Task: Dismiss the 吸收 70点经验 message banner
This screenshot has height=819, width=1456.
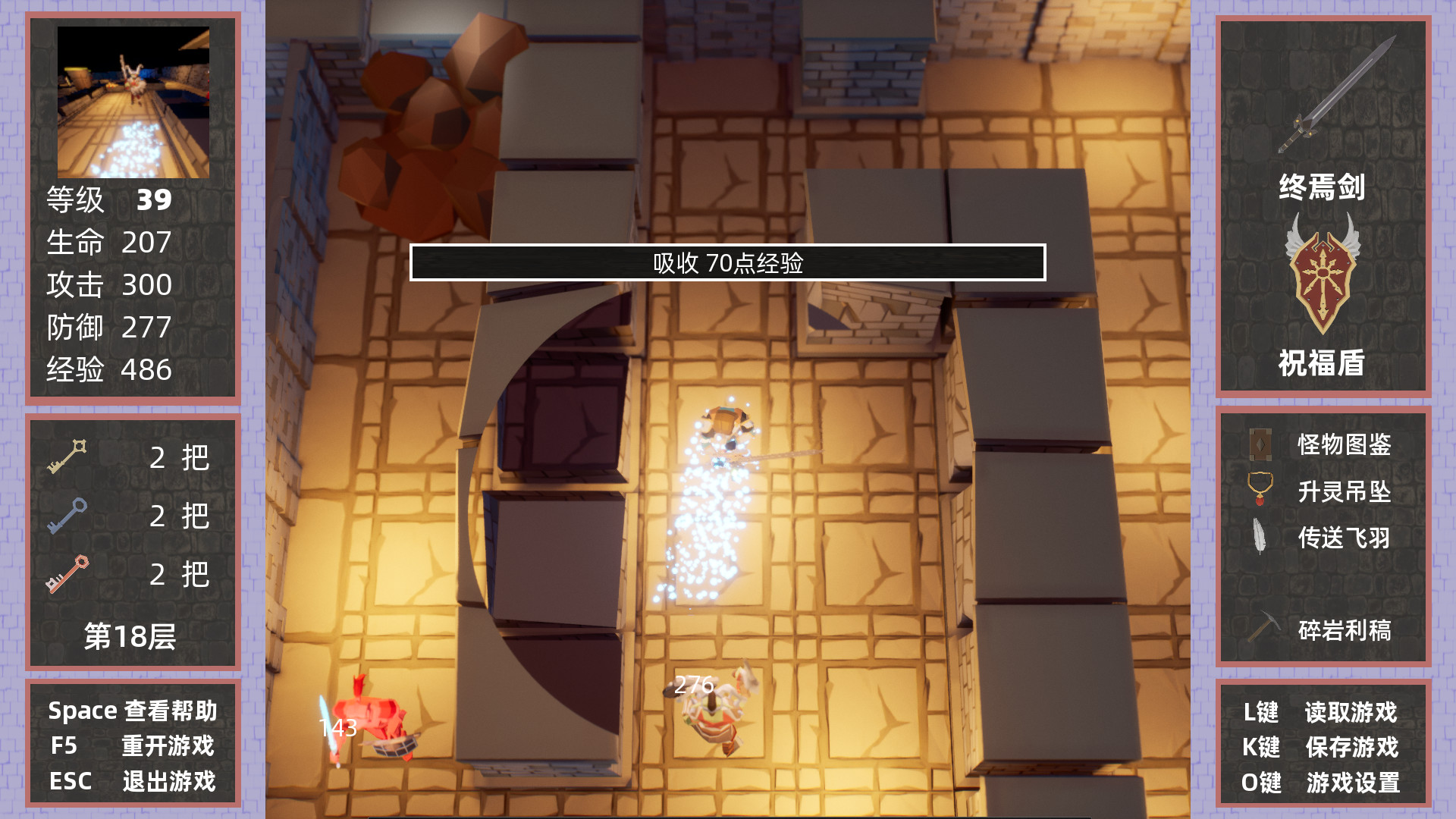Action: [727, 265]
